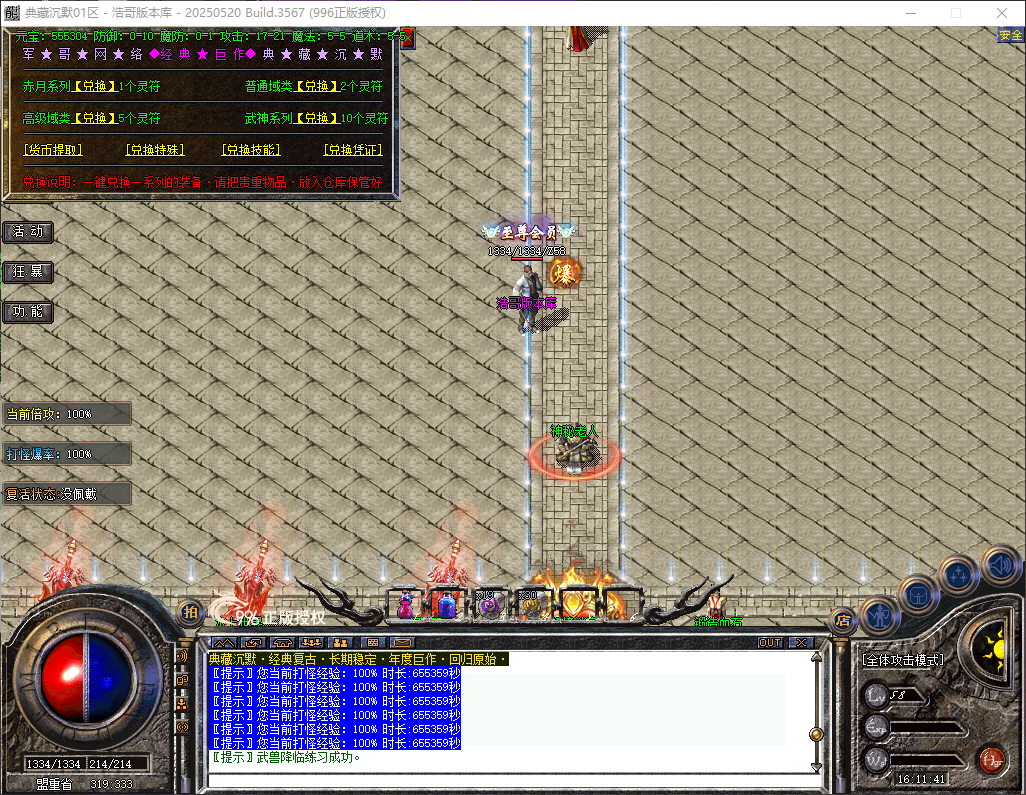The width and height of the screenshot is (1026, 795).
Task: Open the skills sparkle icon
Action: tap(959, 575)
